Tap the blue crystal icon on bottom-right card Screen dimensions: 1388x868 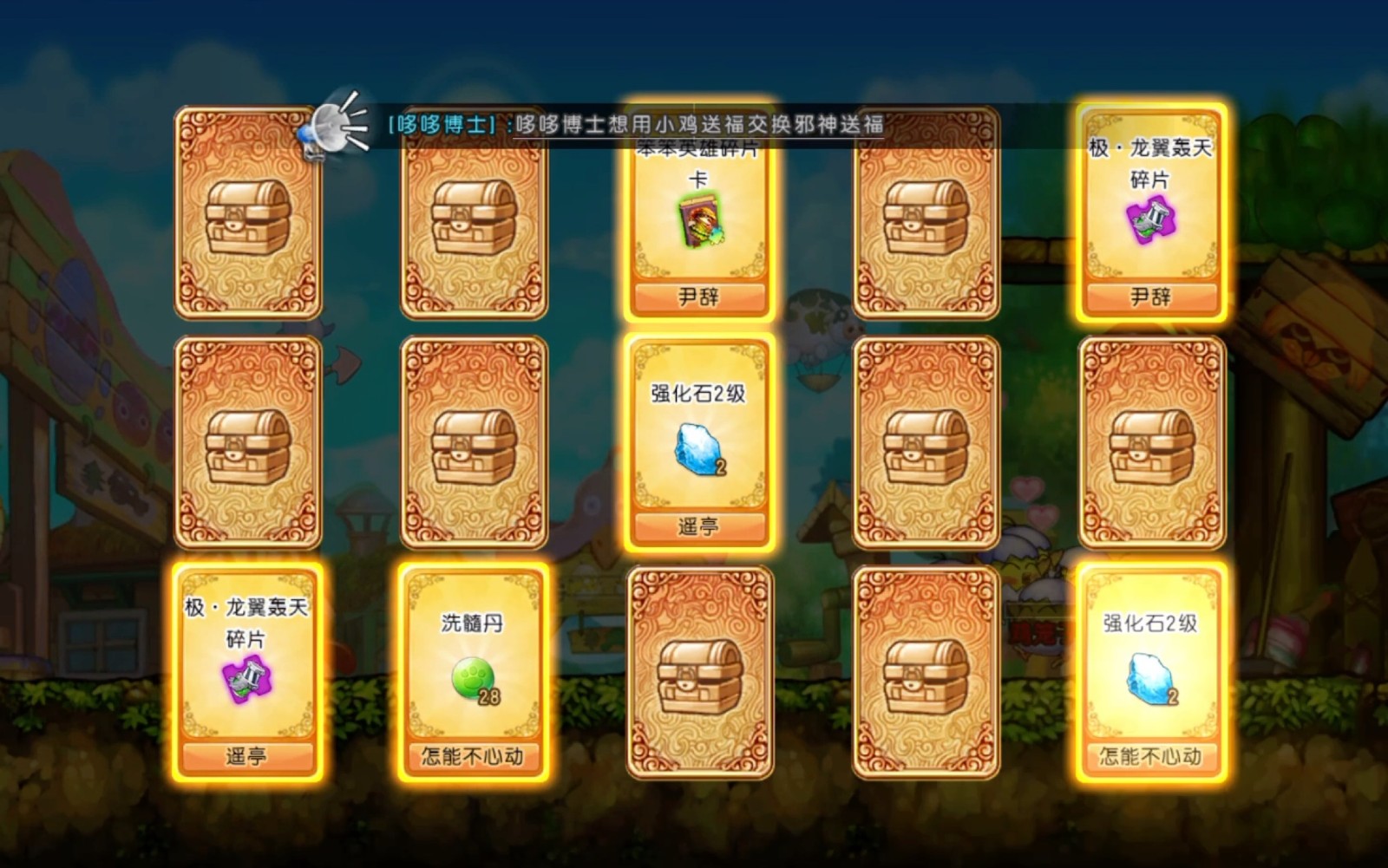[1149, 677]
